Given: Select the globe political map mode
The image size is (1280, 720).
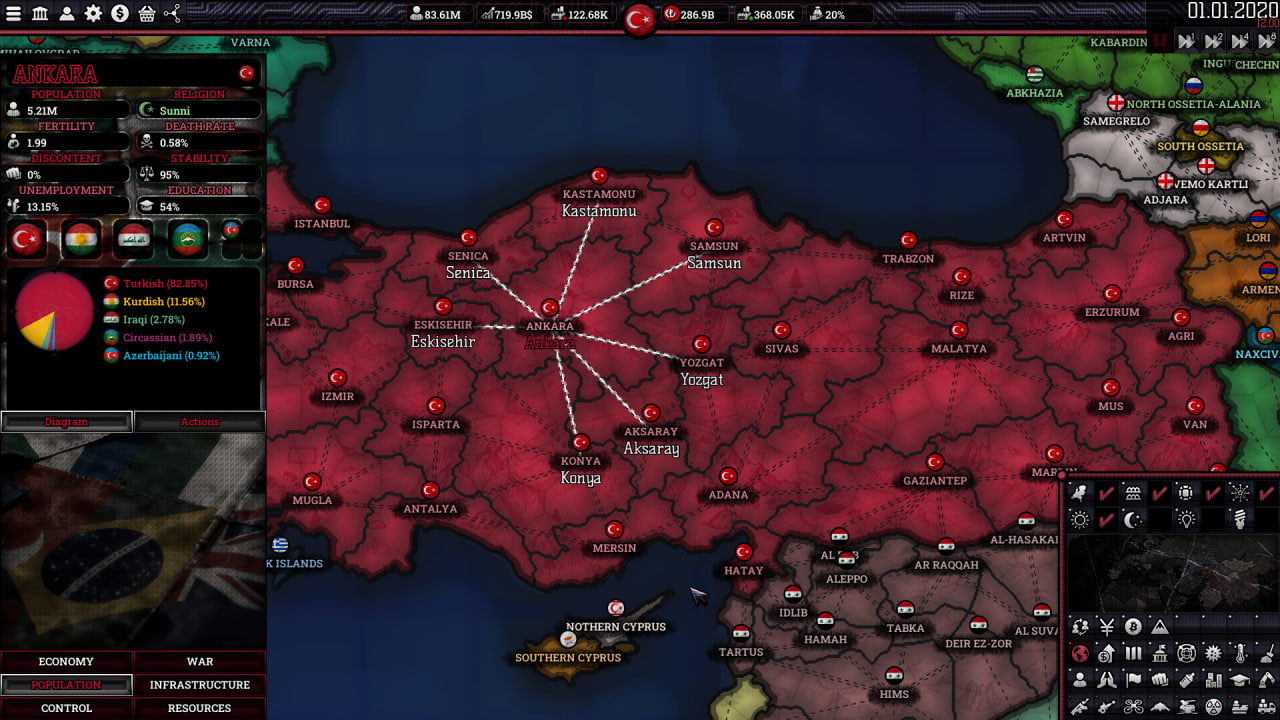Looking at the screenshot, I should tap(1079, 654).
